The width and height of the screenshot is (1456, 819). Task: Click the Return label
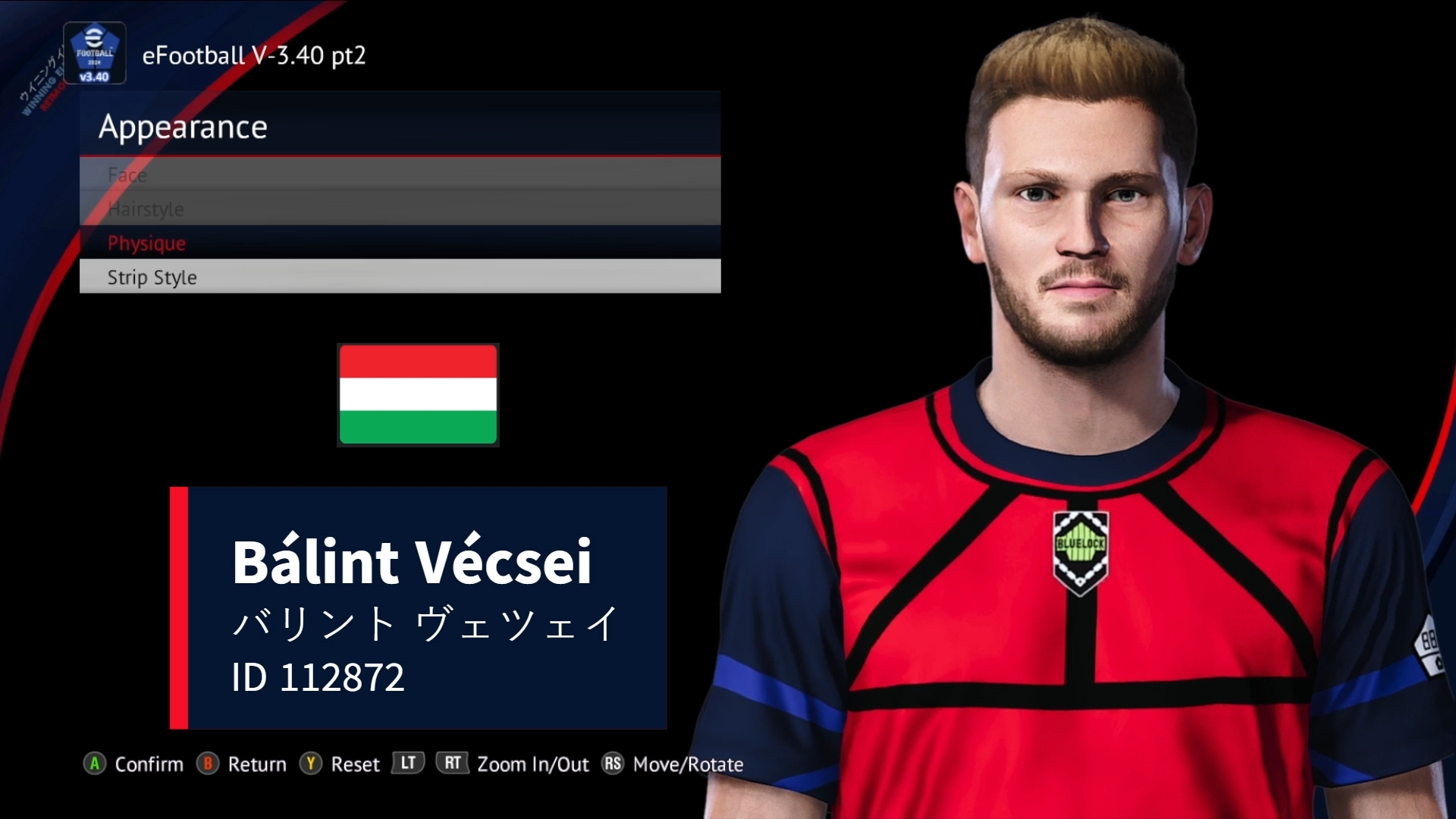[x=257, y=764]
